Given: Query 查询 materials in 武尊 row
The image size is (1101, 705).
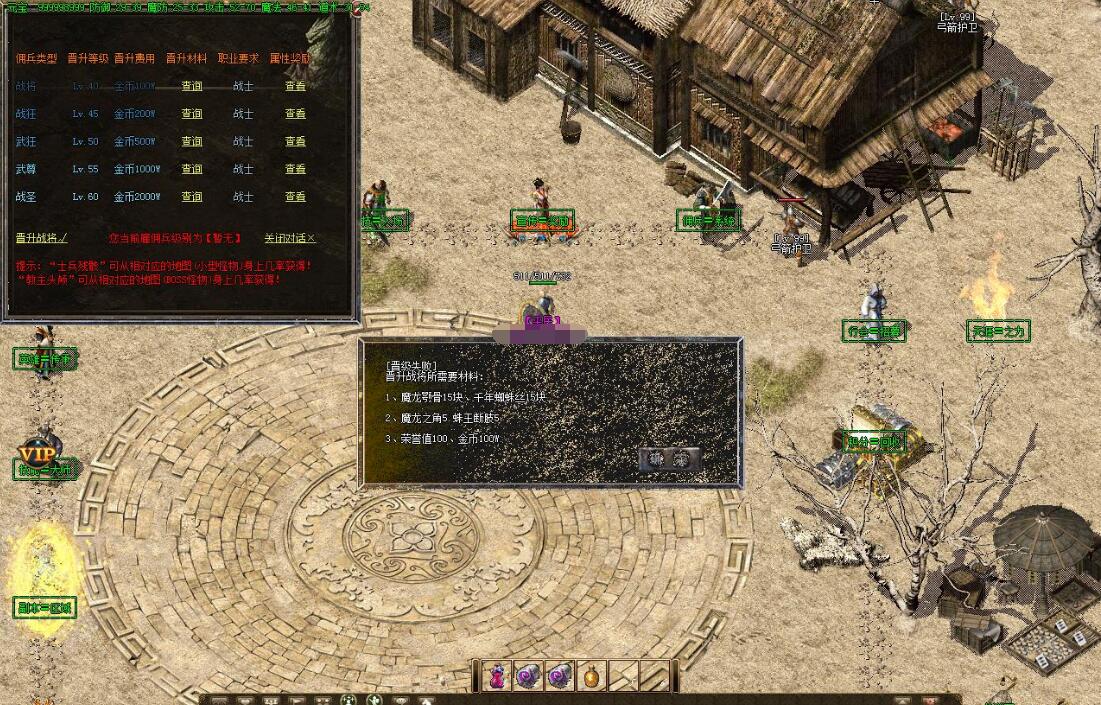Looking at the screenshot, I should (191, 169).
